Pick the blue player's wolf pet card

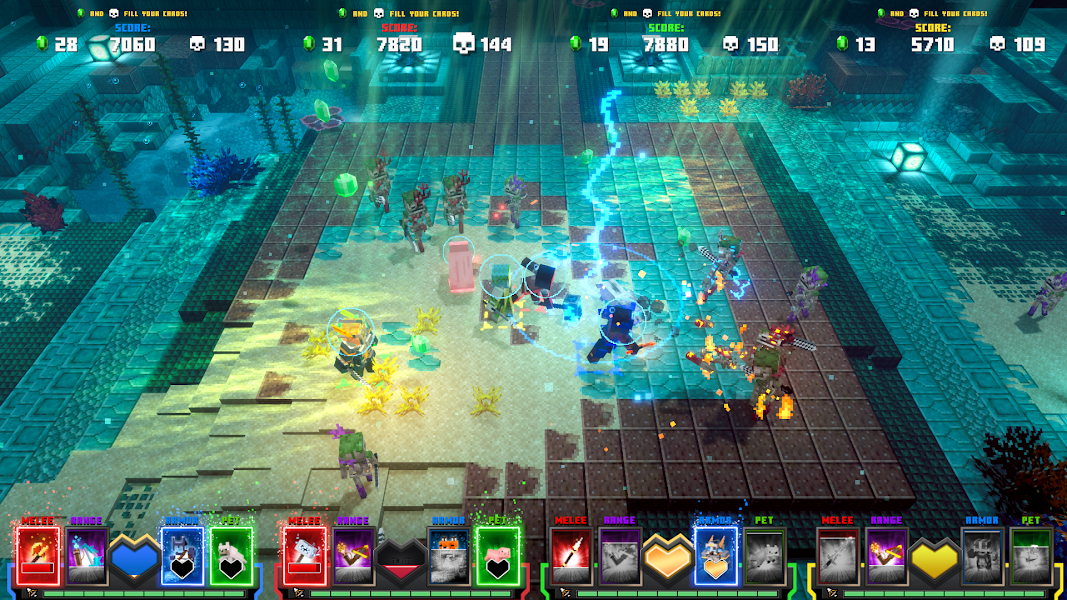point(231,556)
